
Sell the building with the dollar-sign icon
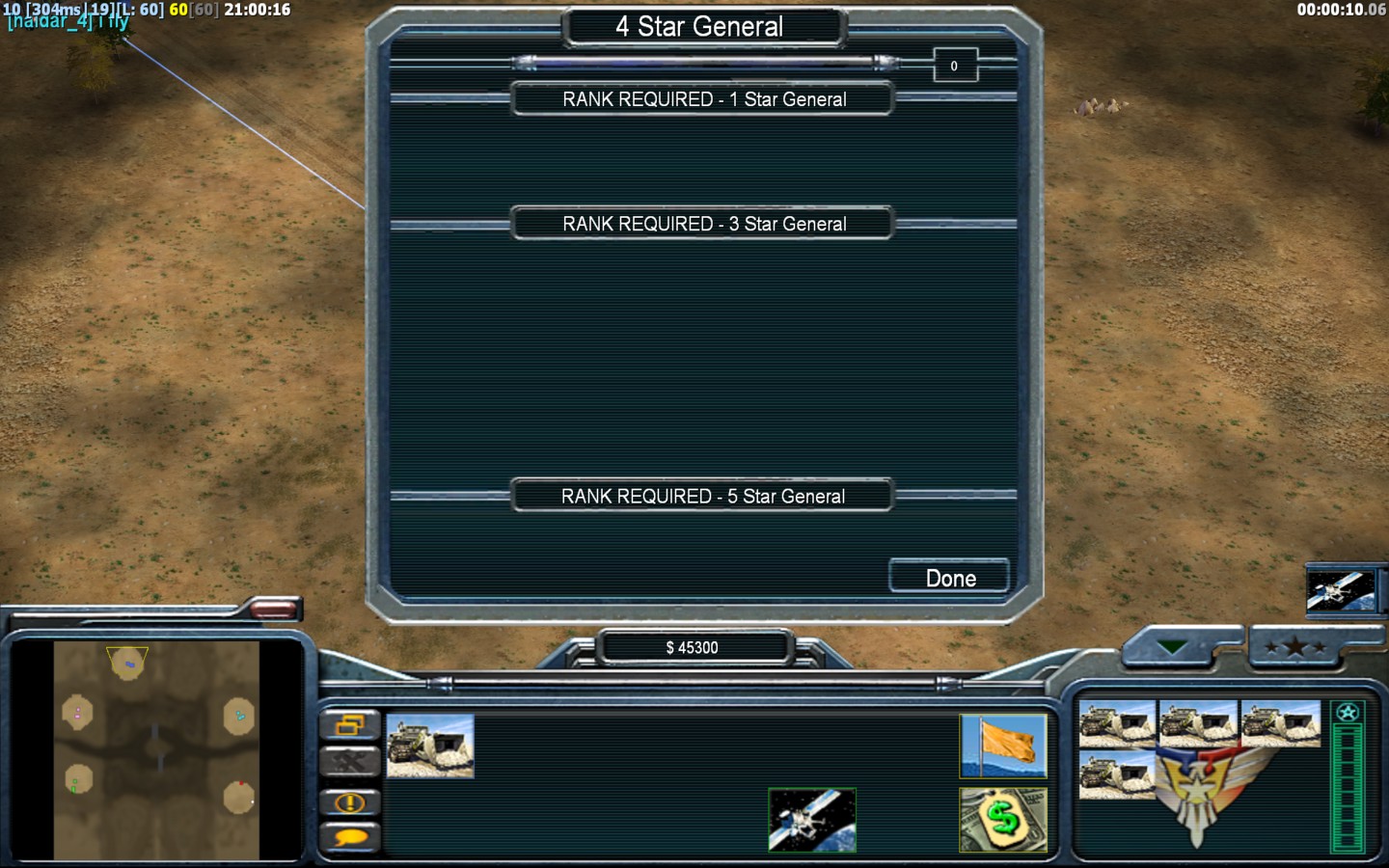[x=1003, y=820]
